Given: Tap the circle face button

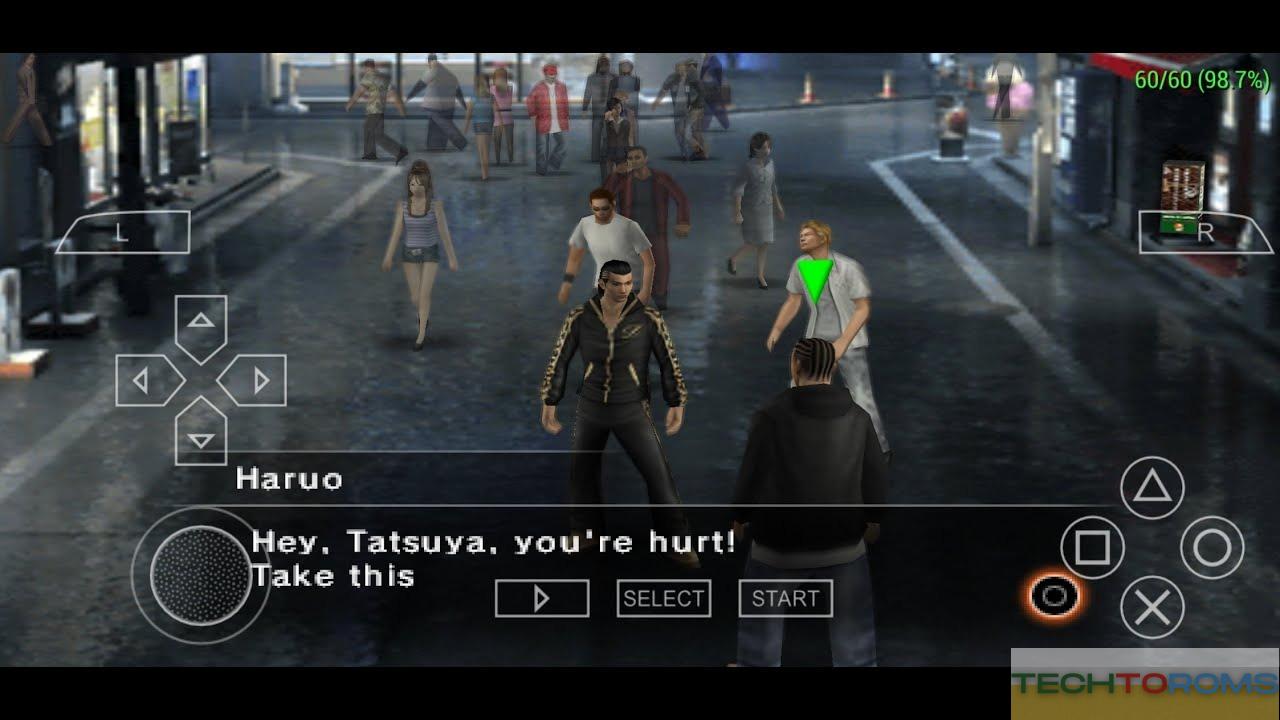Looking at the screenshot, I should tap(1212, 547).
